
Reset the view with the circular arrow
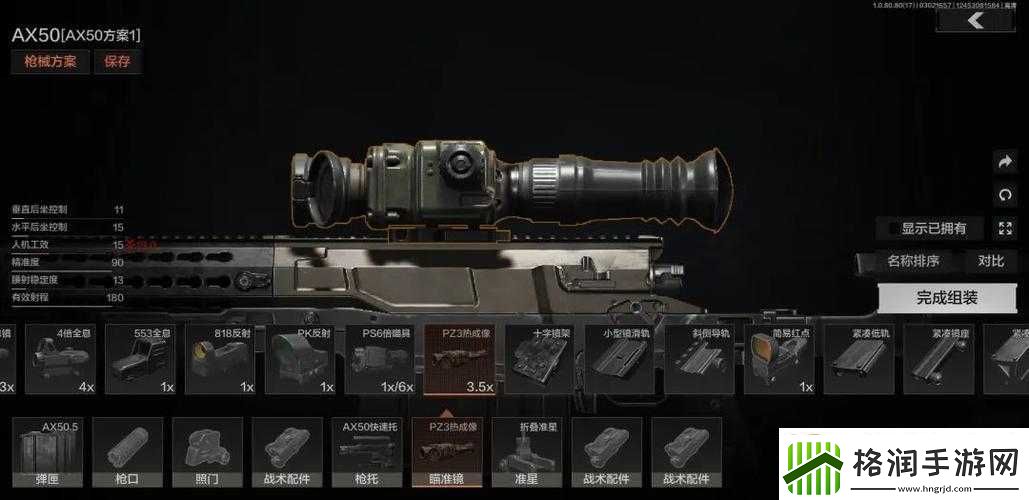[x=1005, y=195]
